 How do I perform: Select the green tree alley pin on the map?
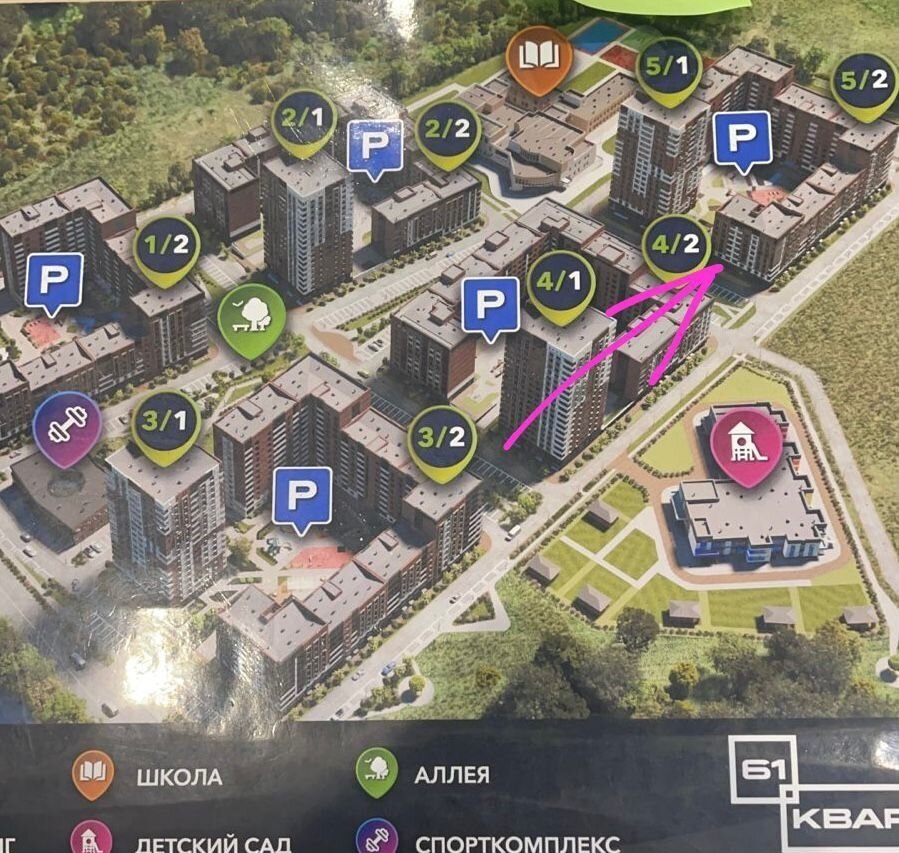(251, 317)
